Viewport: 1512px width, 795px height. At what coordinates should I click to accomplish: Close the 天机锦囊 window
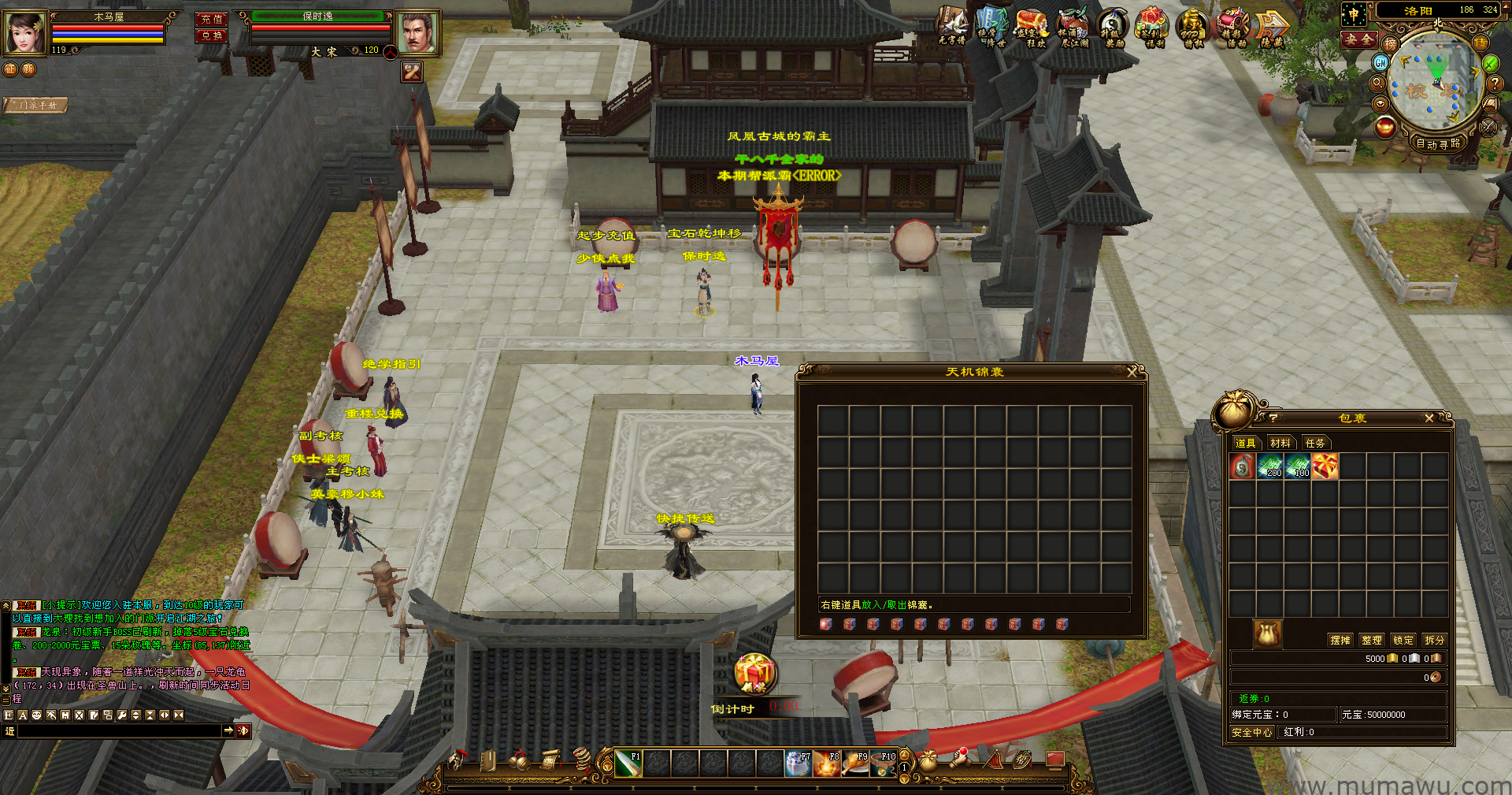1132,372
